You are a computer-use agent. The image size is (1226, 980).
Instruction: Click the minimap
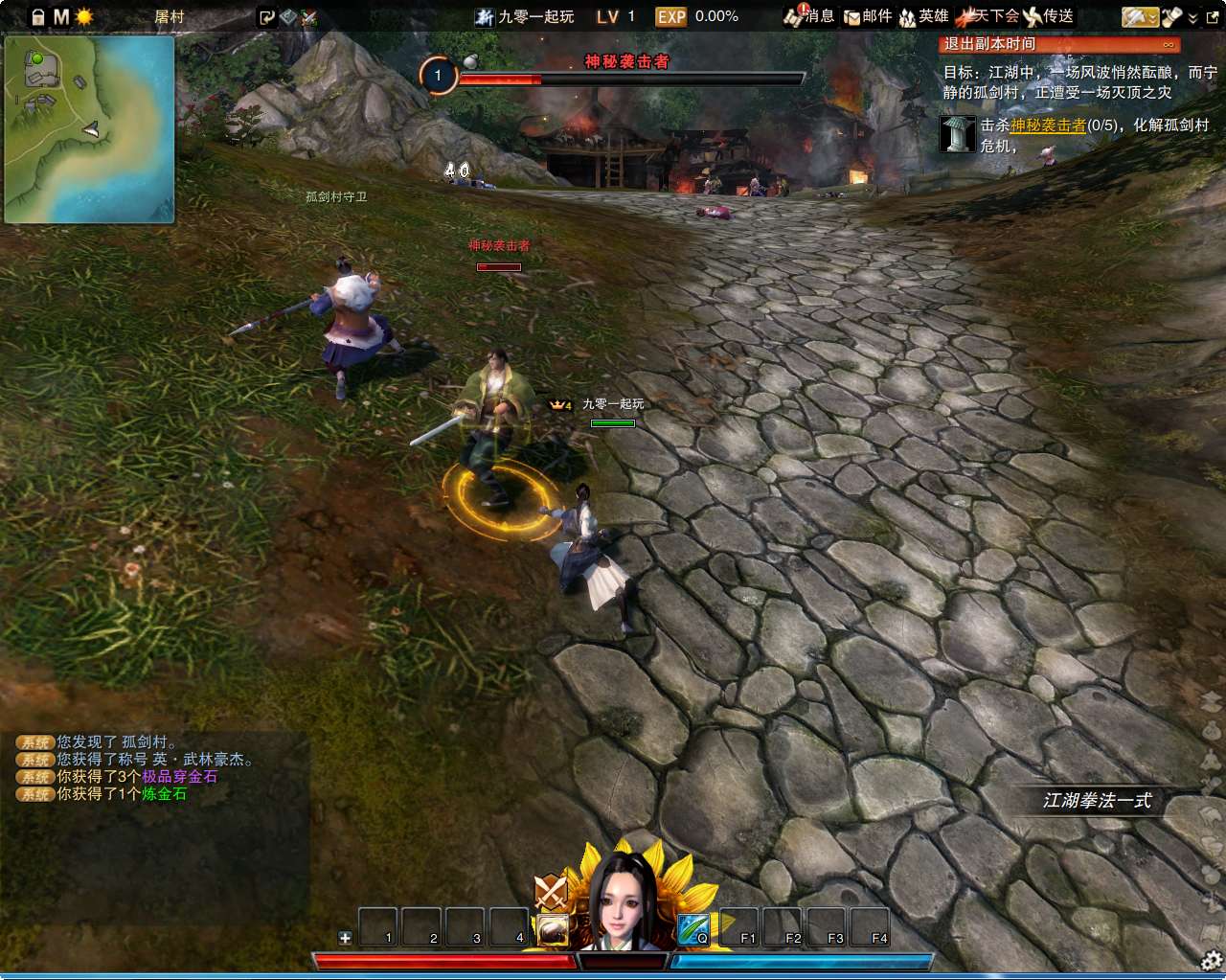[90, 129]
